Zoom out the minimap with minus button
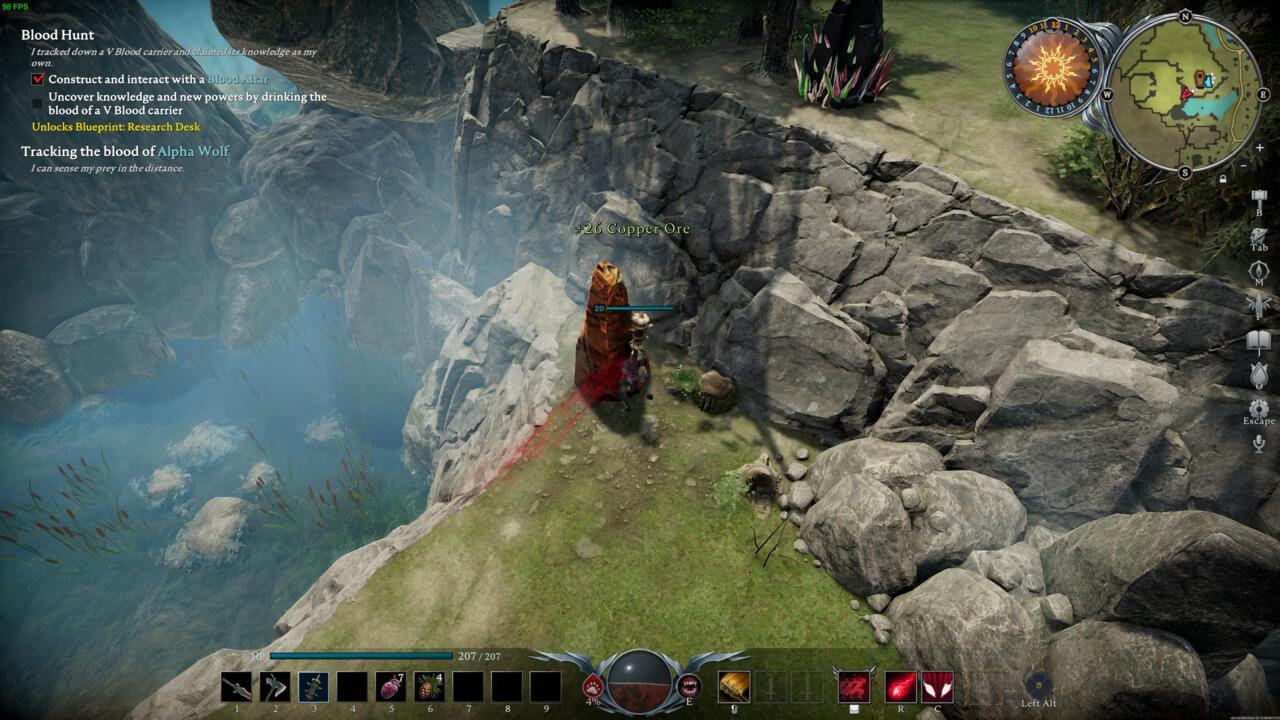 click(x=1243, y=165)
